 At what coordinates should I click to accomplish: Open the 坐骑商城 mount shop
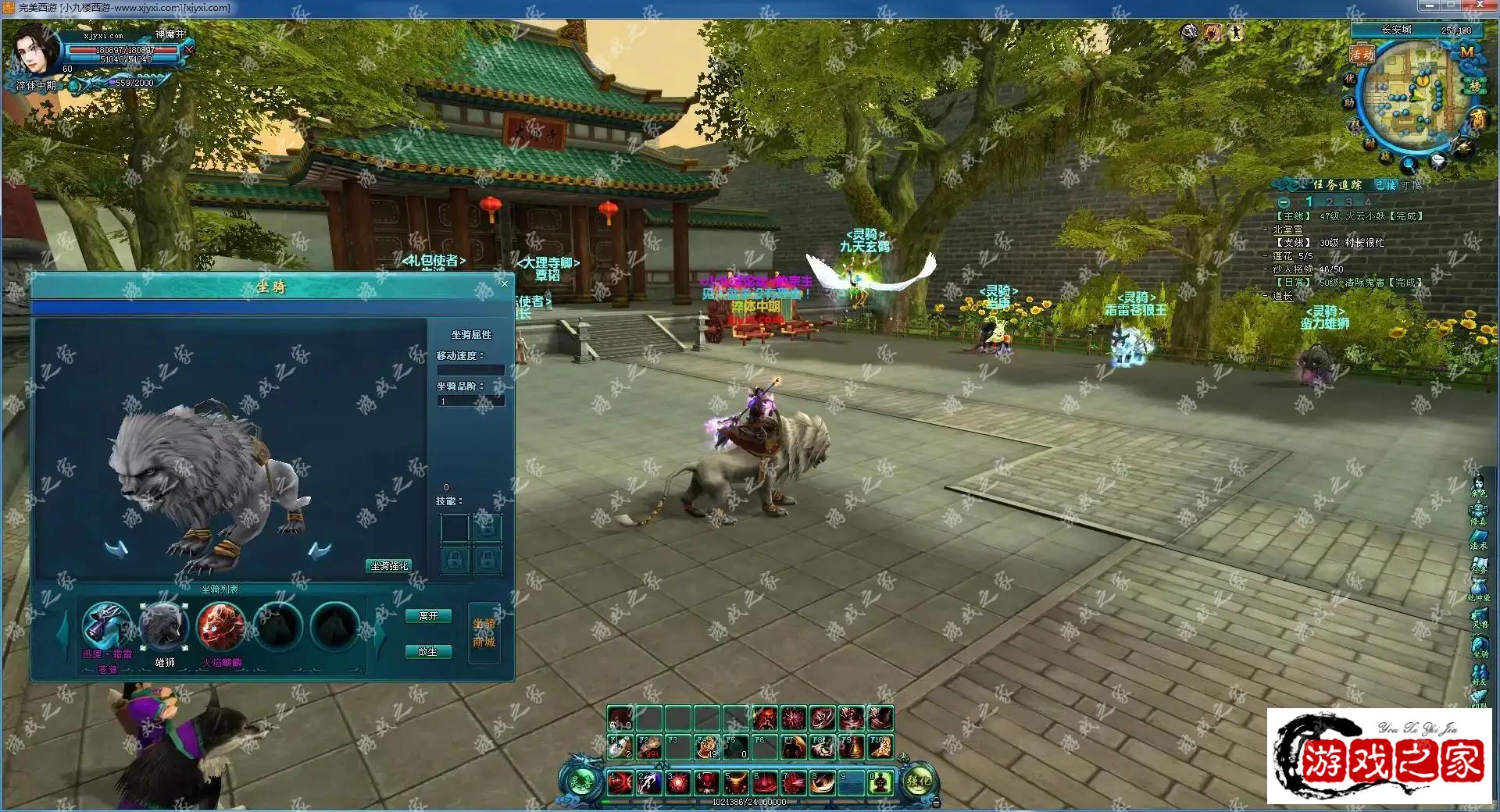click(x=484, y=633)
